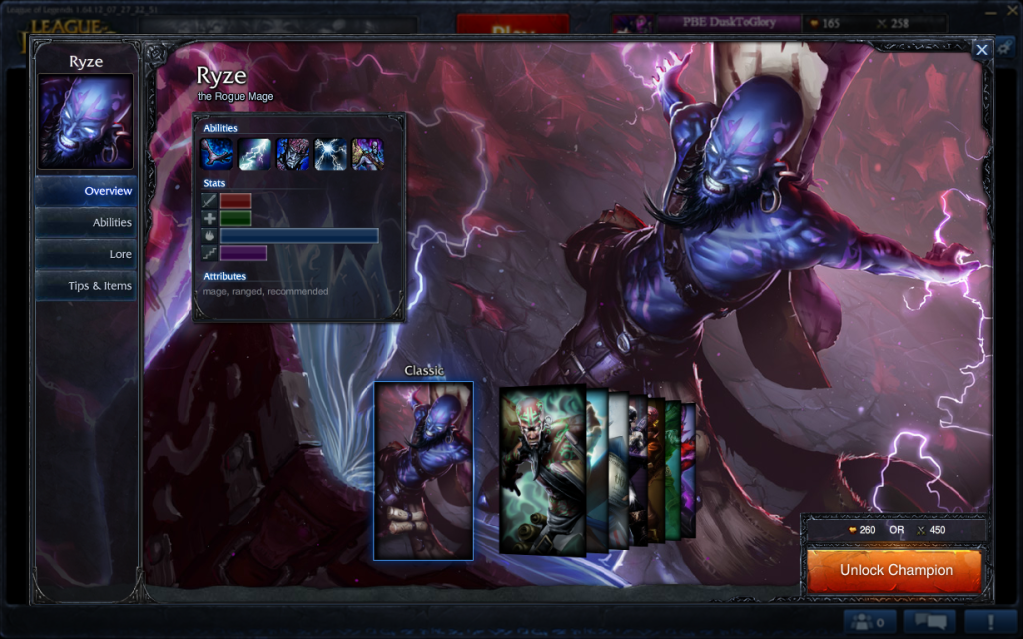Show the Lore section
Viewport: 1023px width, 639px height.
point(87,254)
